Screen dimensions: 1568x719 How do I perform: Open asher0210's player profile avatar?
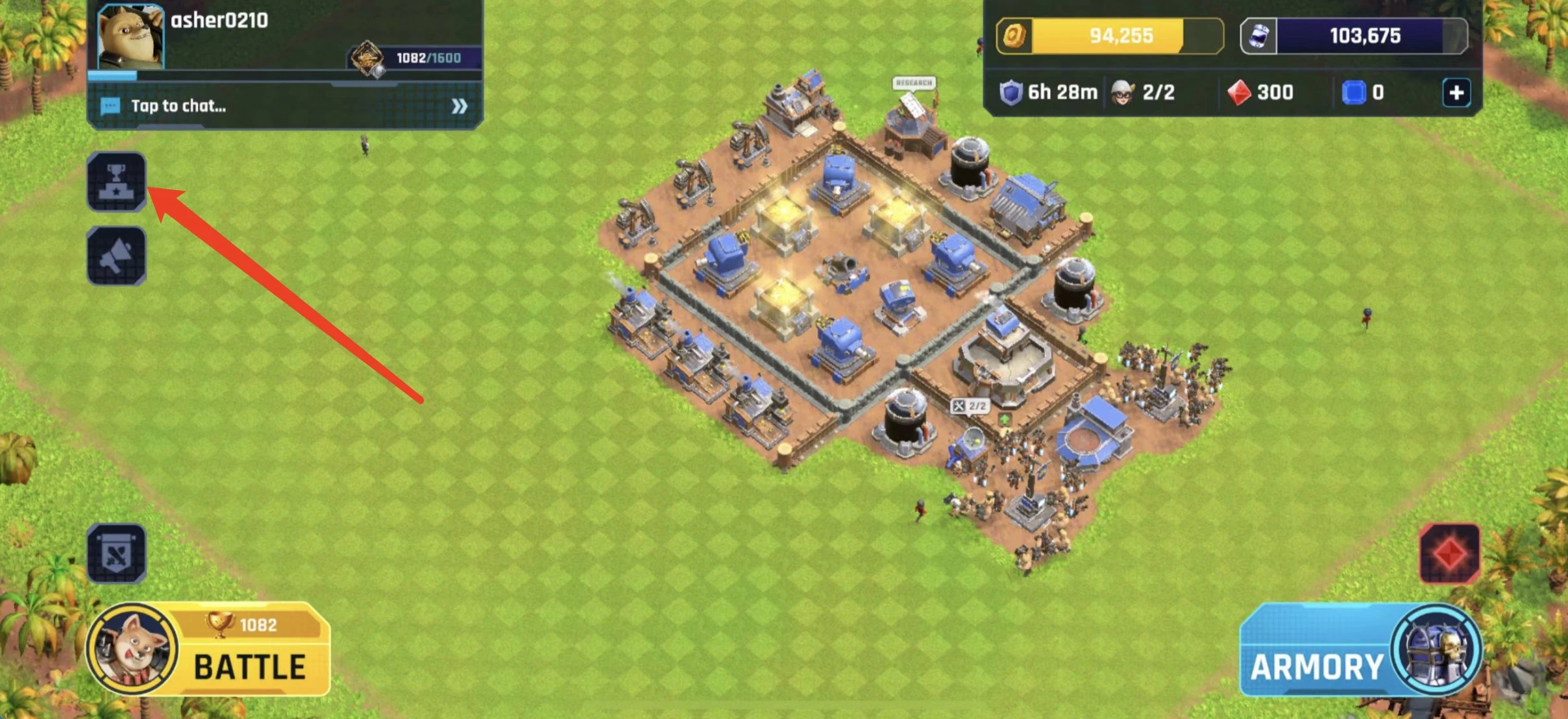coord(130,36)
